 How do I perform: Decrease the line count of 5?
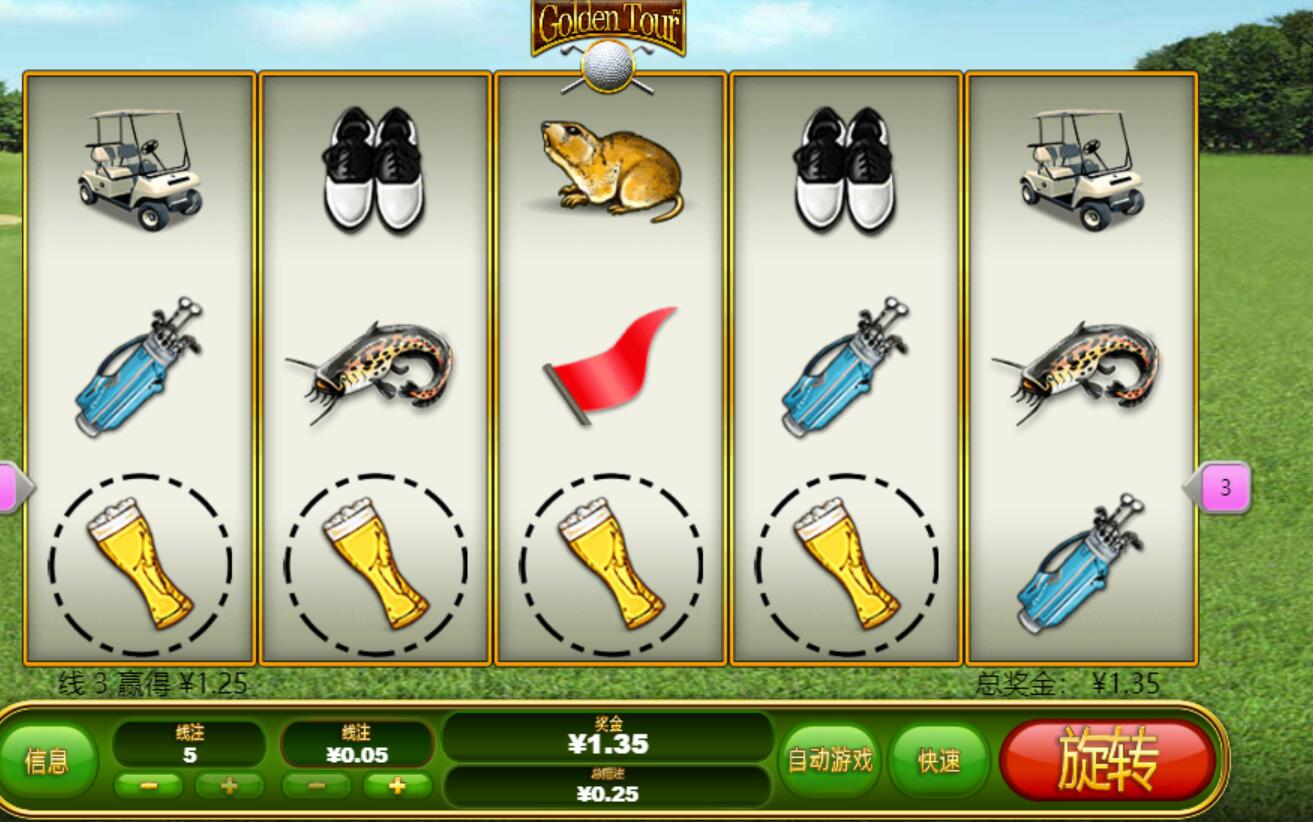[148, 786]
